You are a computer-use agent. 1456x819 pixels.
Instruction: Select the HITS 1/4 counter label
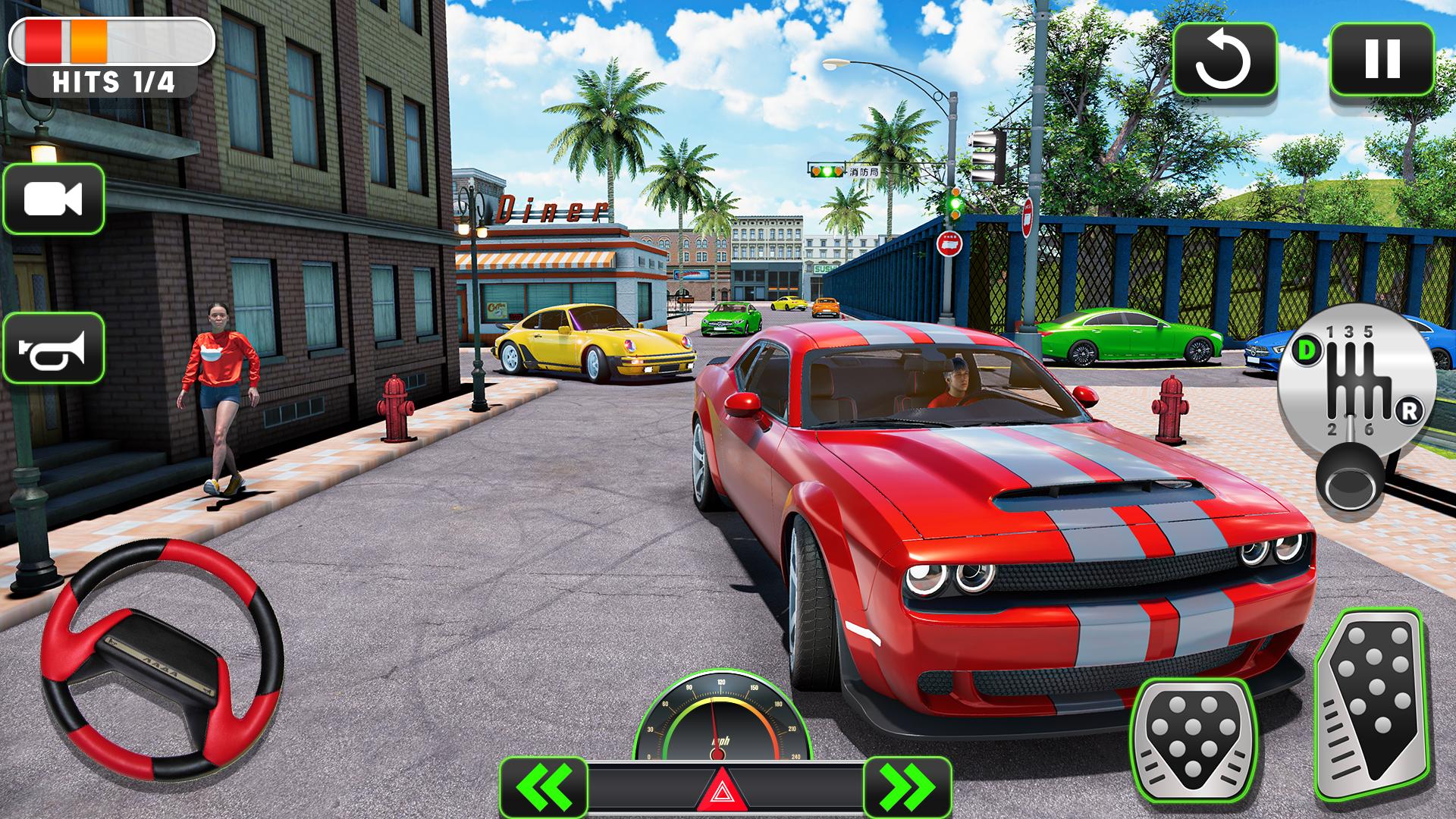pos(114,82)
